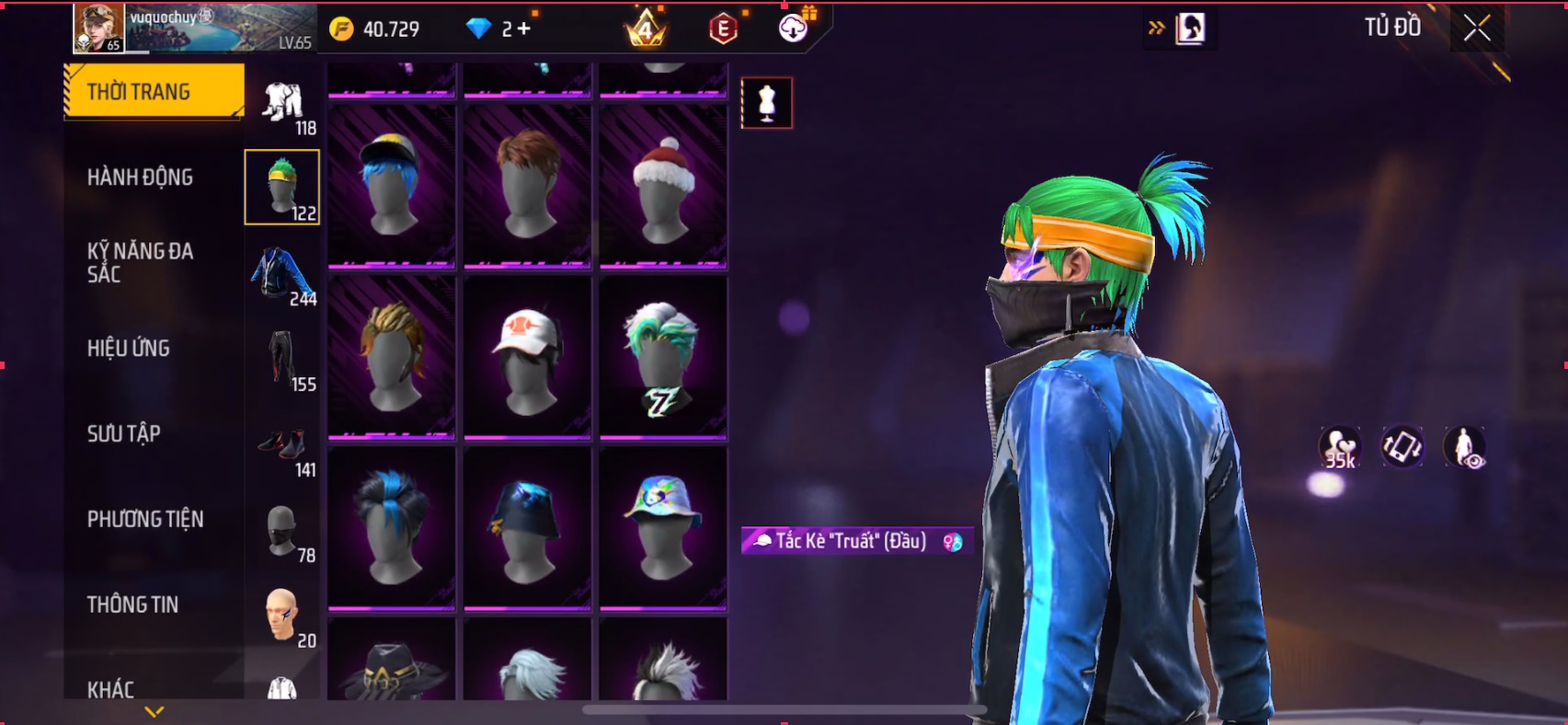Click the mannequin preview icon
This screenshot has height=725, width=1568.
coord(767,103)
